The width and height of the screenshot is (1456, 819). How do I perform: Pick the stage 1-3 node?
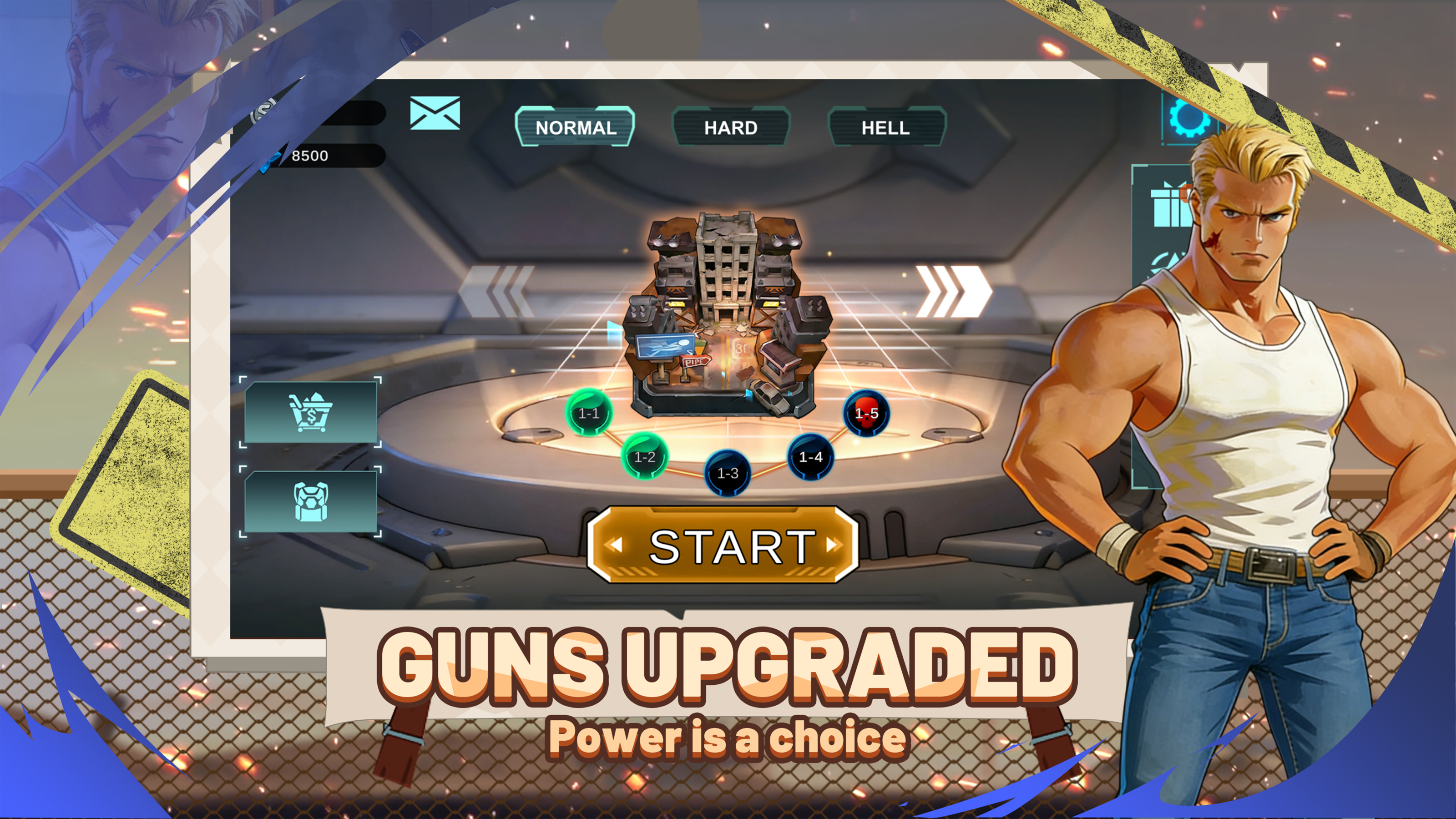(x=728, y=473)
